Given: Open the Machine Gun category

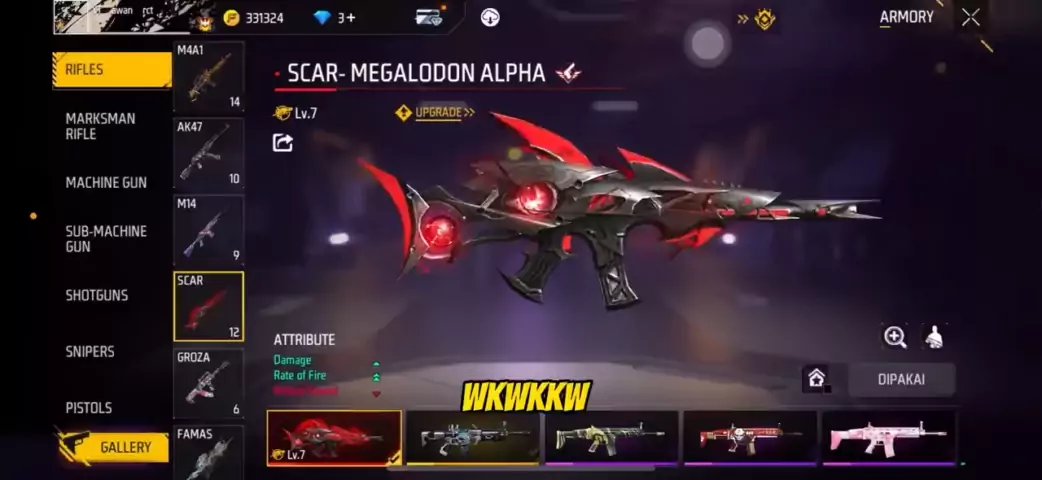Looking at the screenshot, I should tap(106, 182).
